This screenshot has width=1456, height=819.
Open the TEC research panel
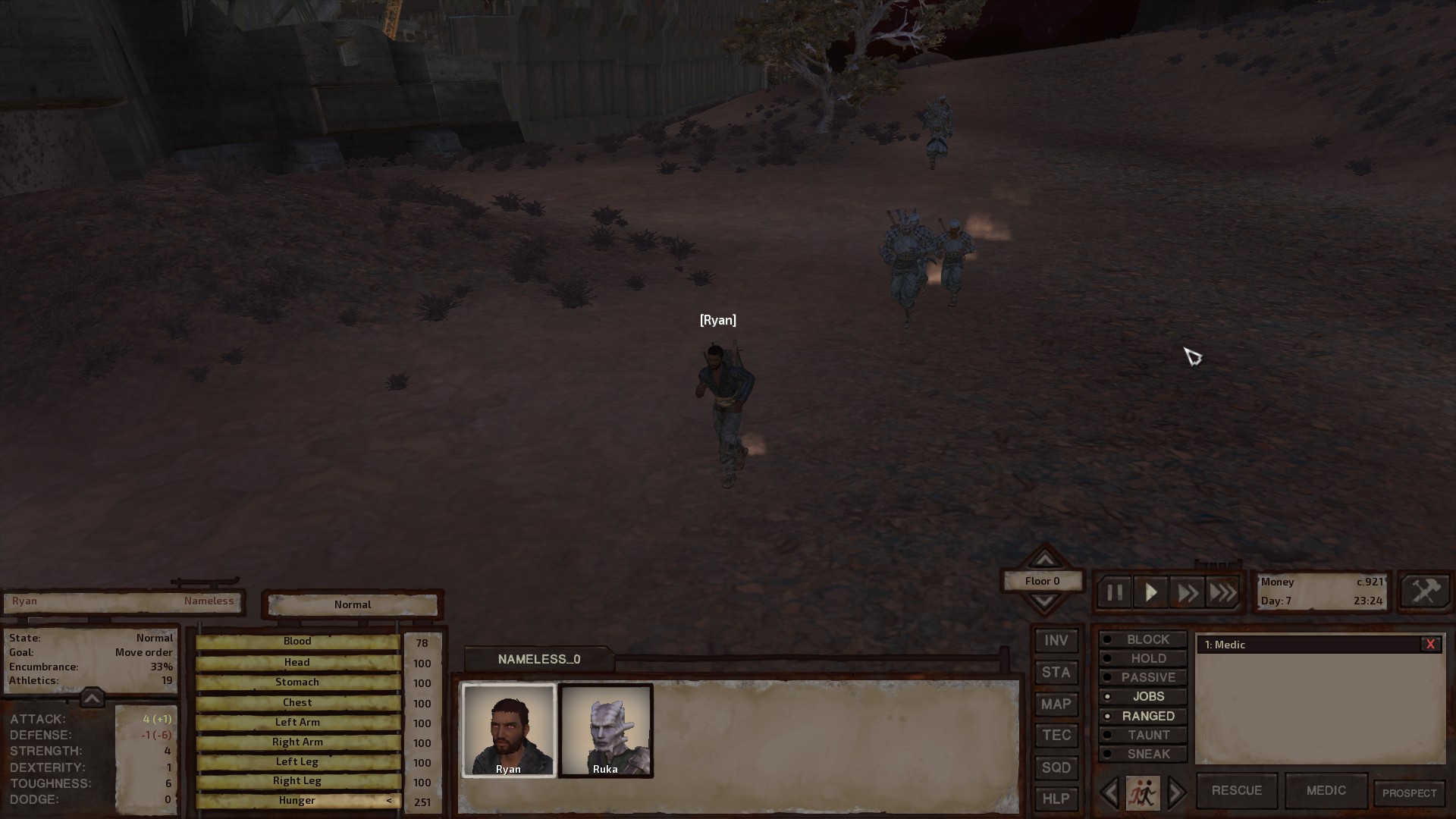1055,735
